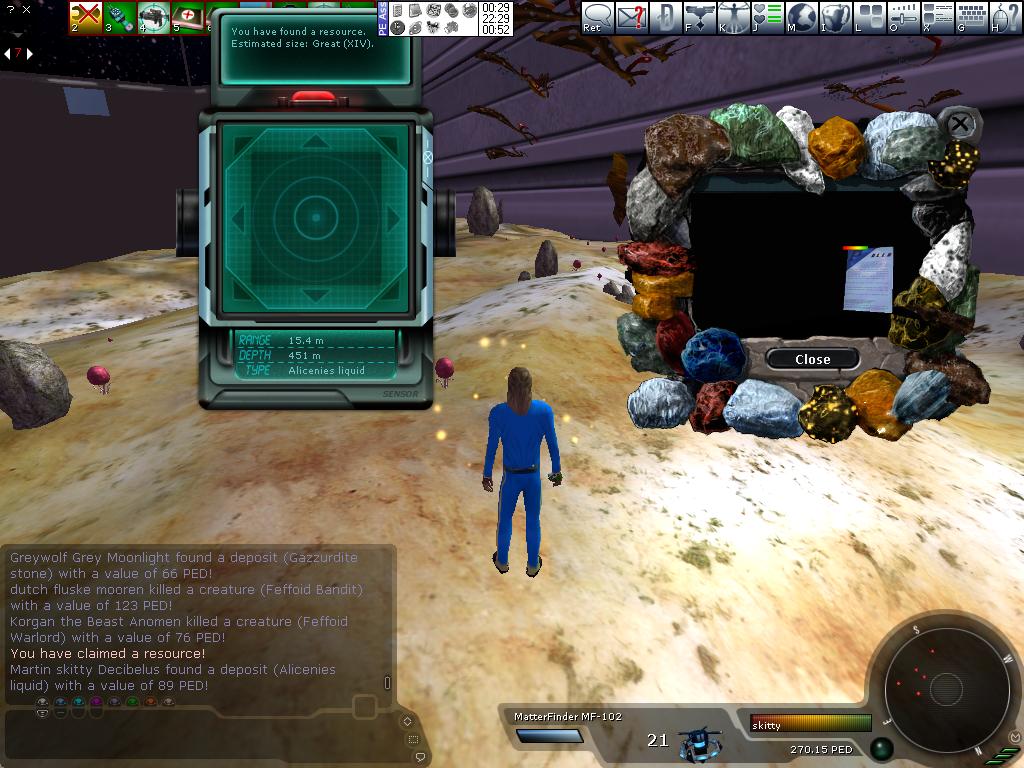This screenshot has height=768, width=1024.
Task: Click the sensor's up direction arrow
Action: click(x=315, y=142)
